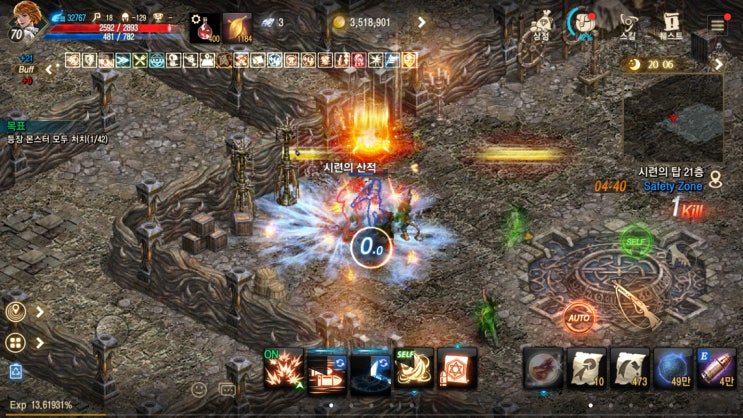743x418 pixels.
Task: Open the shop (상점) menu
Action: 543,24
